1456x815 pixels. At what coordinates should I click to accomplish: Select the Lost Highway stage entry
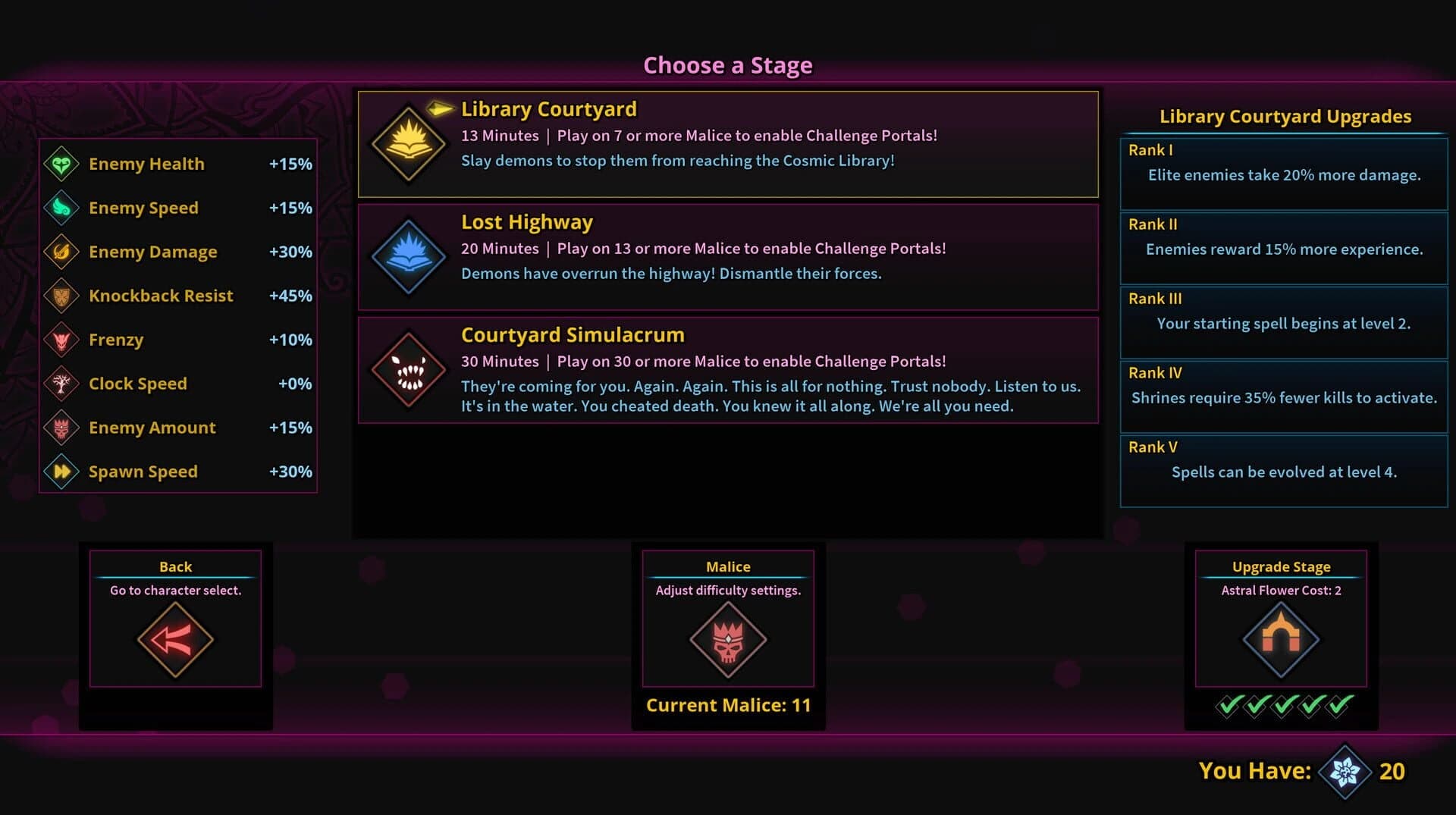(x=728, y=256)
